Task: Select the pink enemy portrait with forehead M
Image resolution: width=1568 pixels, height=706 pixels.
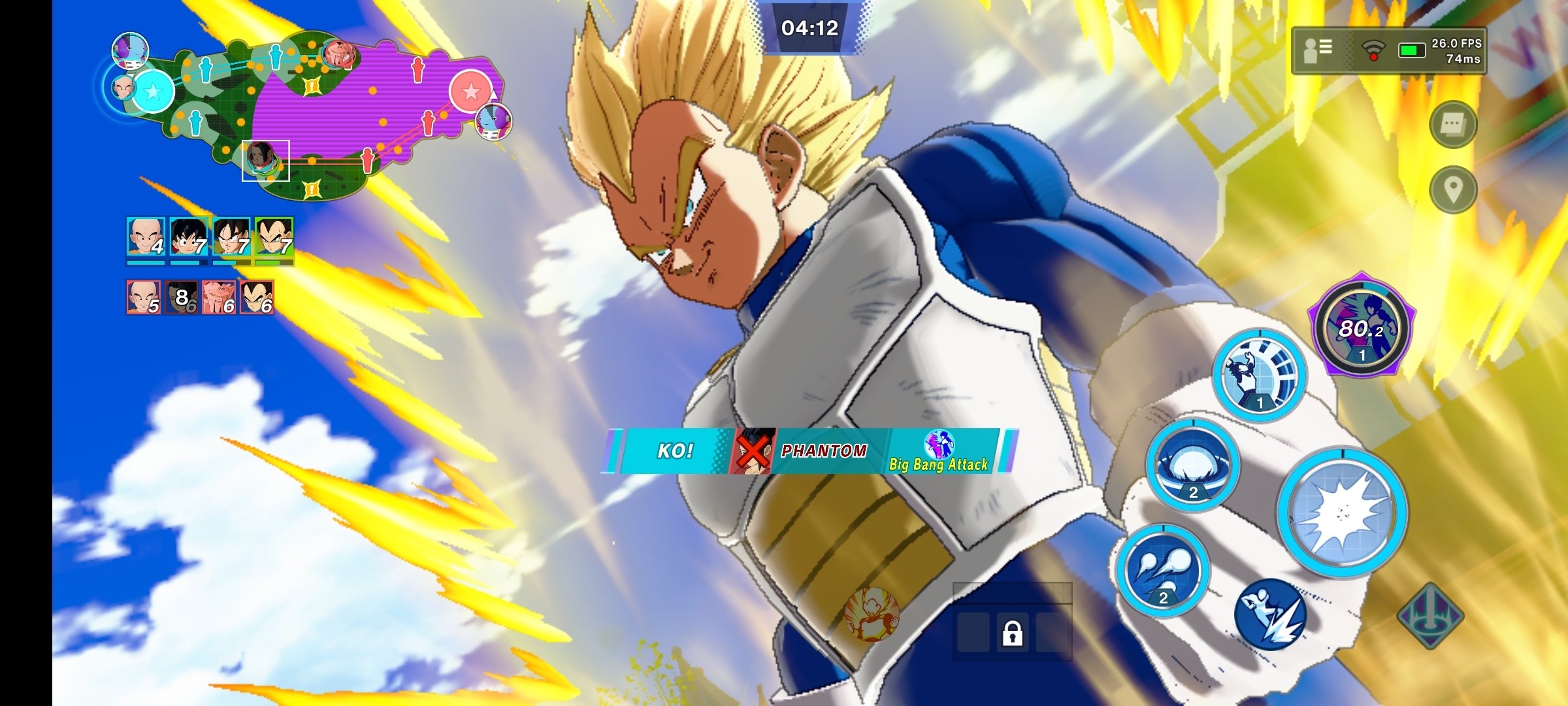Action: pos(219,297)
